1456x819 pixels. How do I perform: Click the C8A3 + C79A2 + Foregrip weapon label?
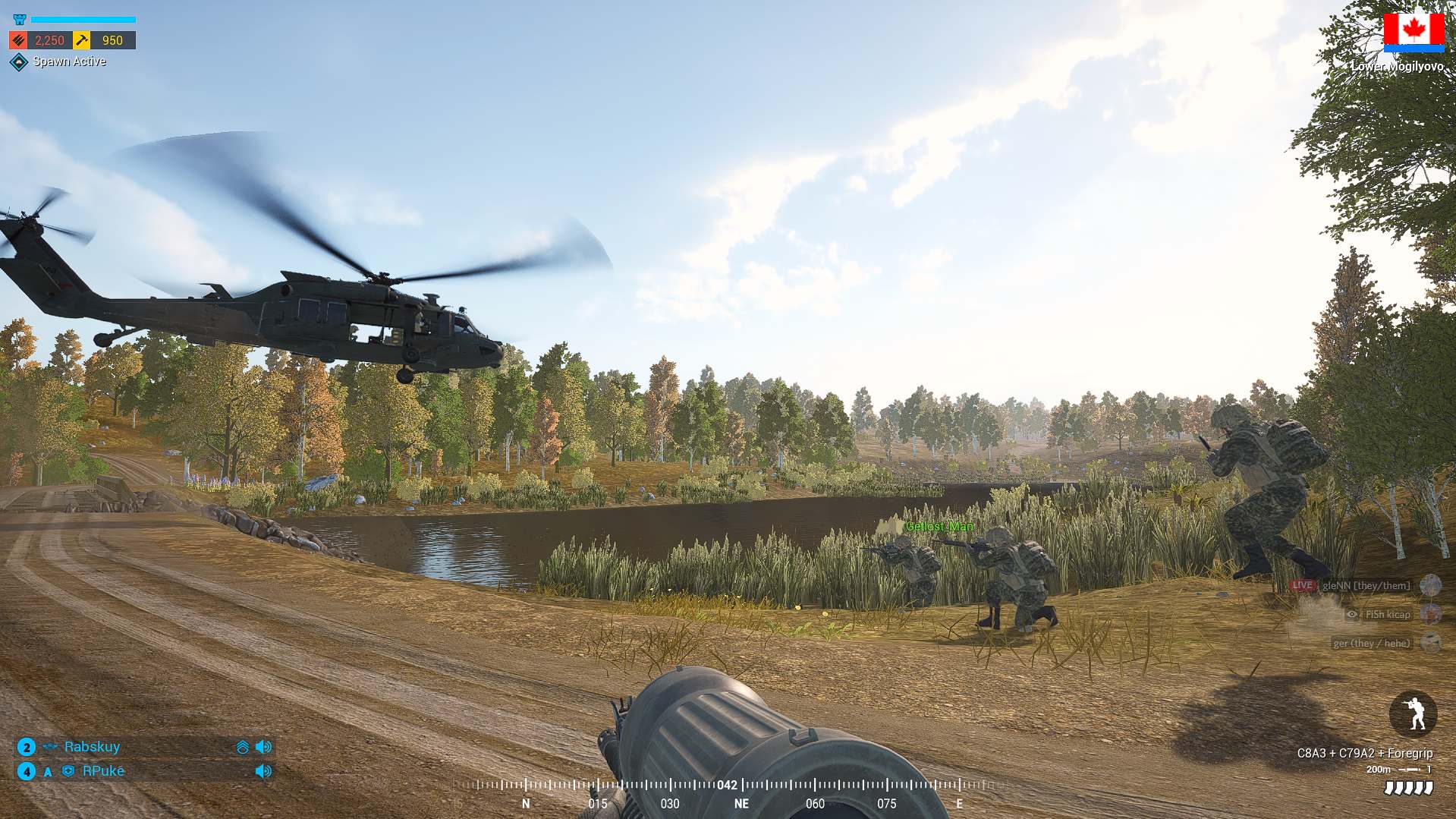point(1364,753)
